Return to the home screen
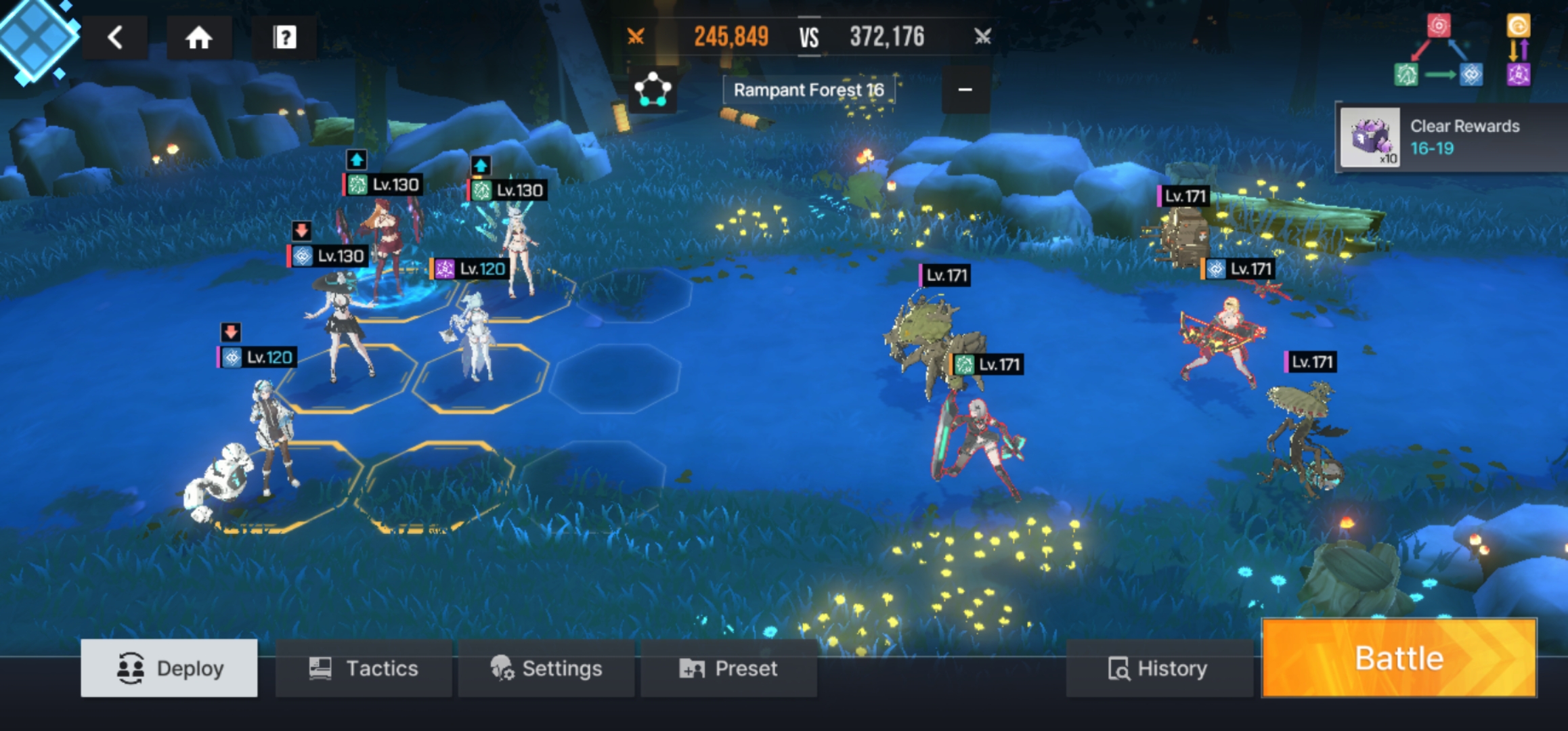Screen dimensions: 1568x731 pyautogui.click(x=198, y=37)
